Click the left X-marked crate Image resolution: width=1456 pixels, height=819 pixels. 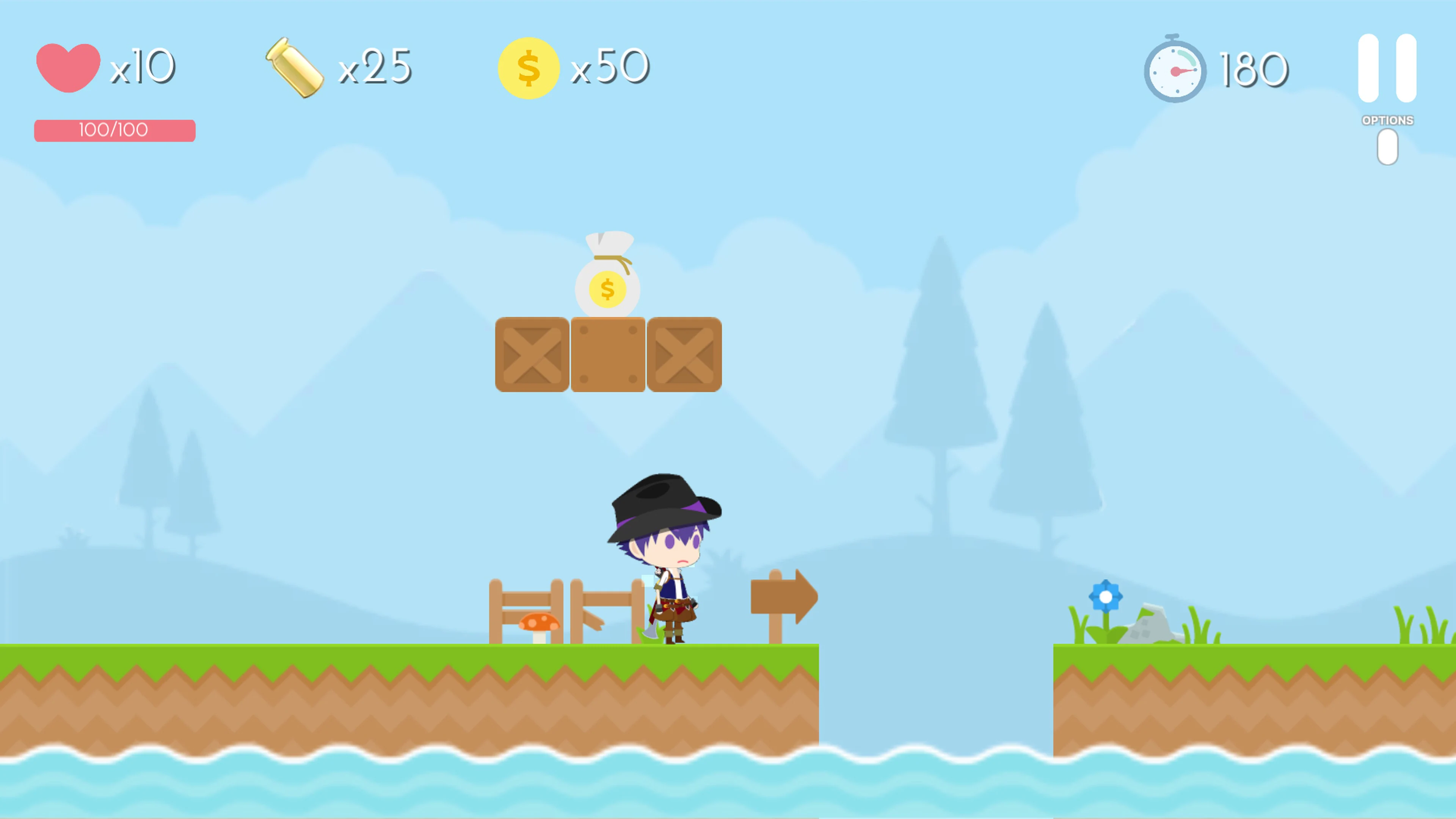[532, 355]
